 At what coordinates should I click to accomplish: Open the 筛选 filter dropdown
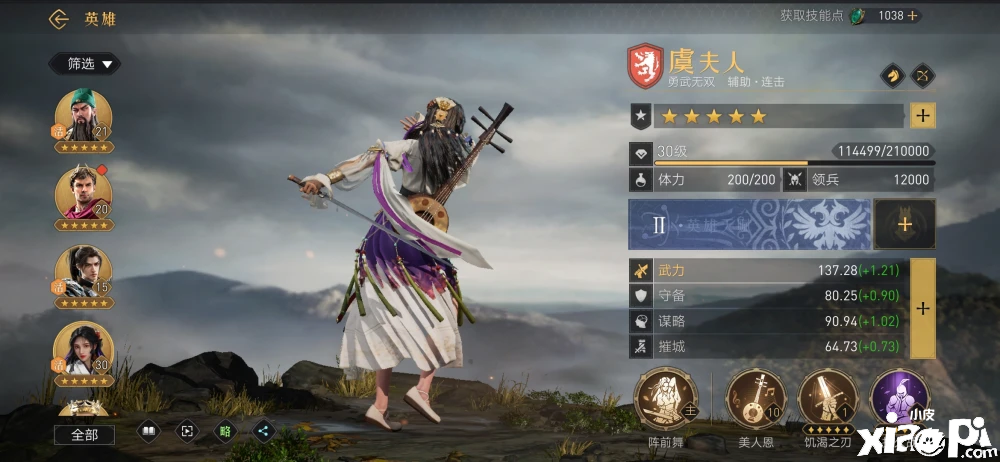pos(85,64)
